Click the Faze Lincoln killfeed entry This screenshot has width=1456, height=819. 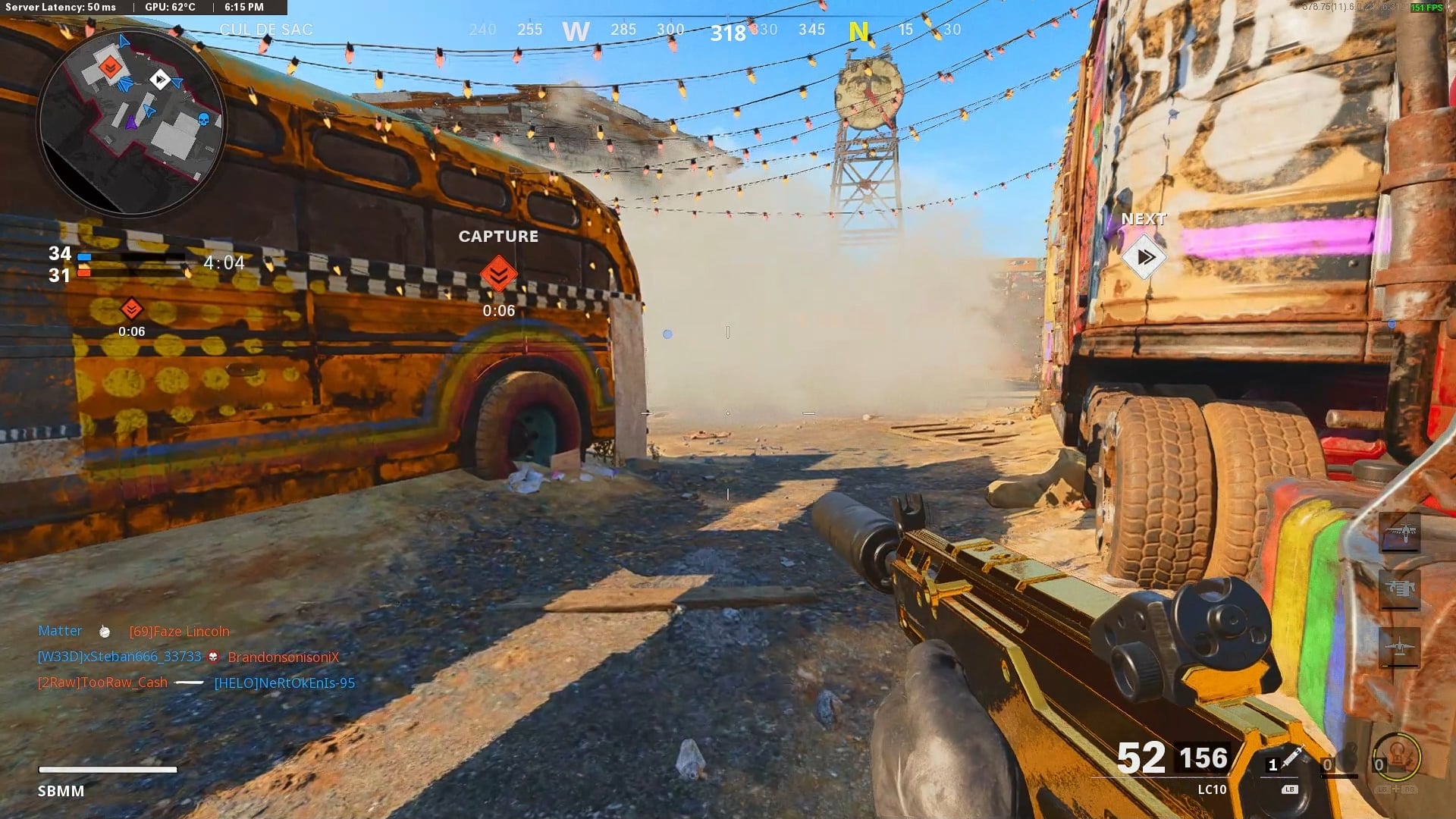[179, 631]
